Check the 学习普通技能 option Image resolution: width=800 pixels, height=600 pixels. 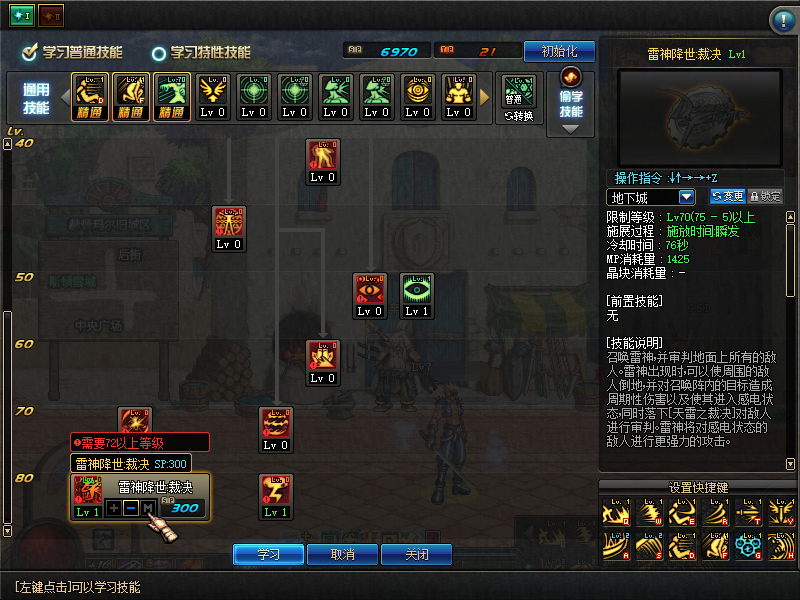(x=31, y=52)
